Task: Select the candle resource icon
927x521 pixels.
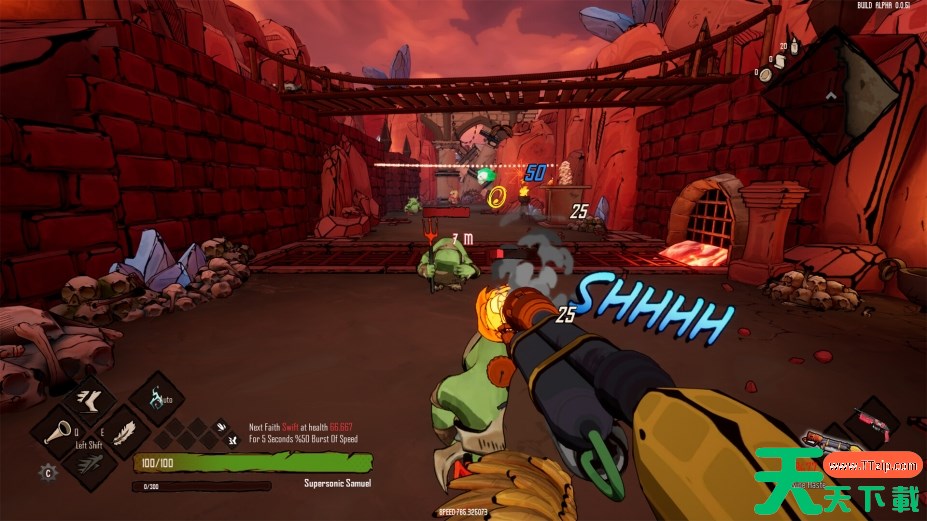Action: [794, 45]
